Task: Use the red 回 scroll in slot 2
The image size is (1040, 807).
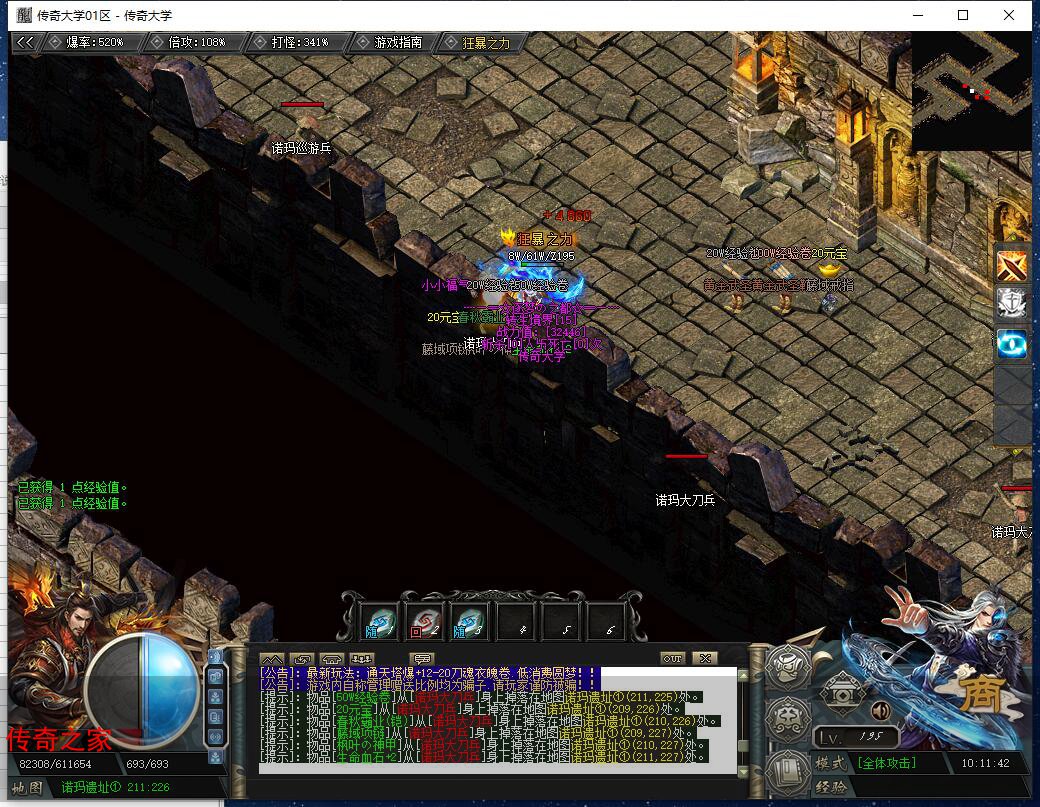Action: [x=425, y=621]
